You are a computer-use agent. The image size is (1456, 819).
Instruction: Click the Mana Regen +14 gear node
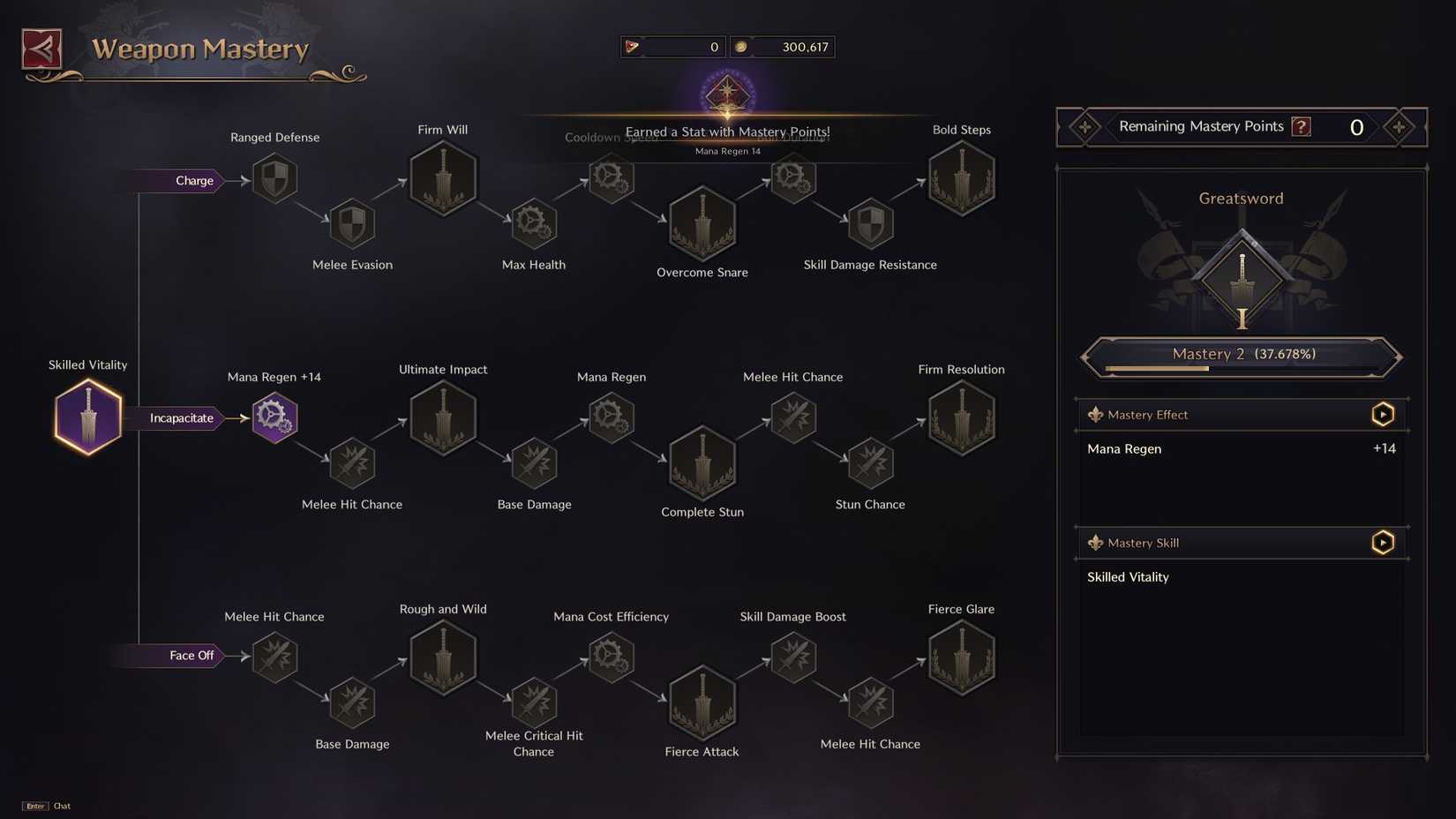point(274,417)
